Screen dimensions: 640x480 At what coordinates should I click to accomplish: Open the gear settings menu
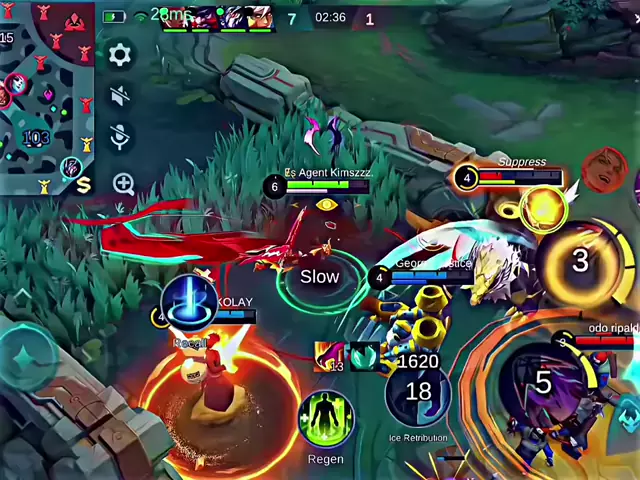coord(120,55)
